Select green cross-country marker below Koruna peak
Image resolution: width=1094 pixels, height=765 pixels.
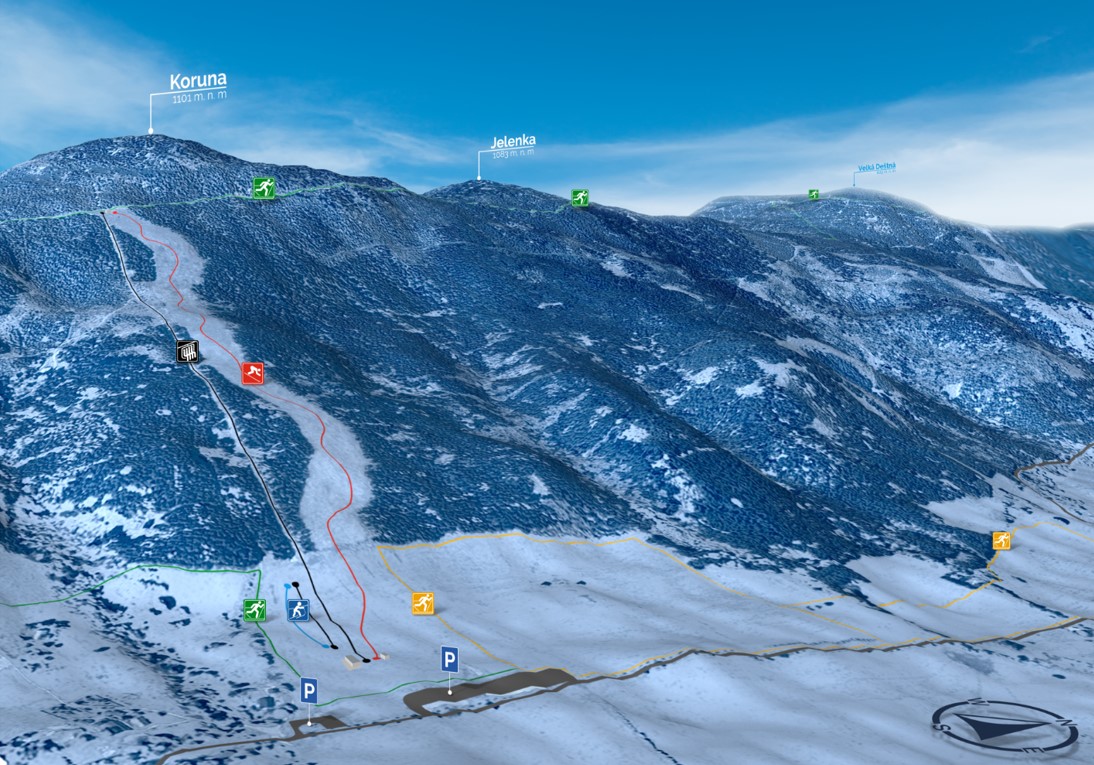pos(263,187)
